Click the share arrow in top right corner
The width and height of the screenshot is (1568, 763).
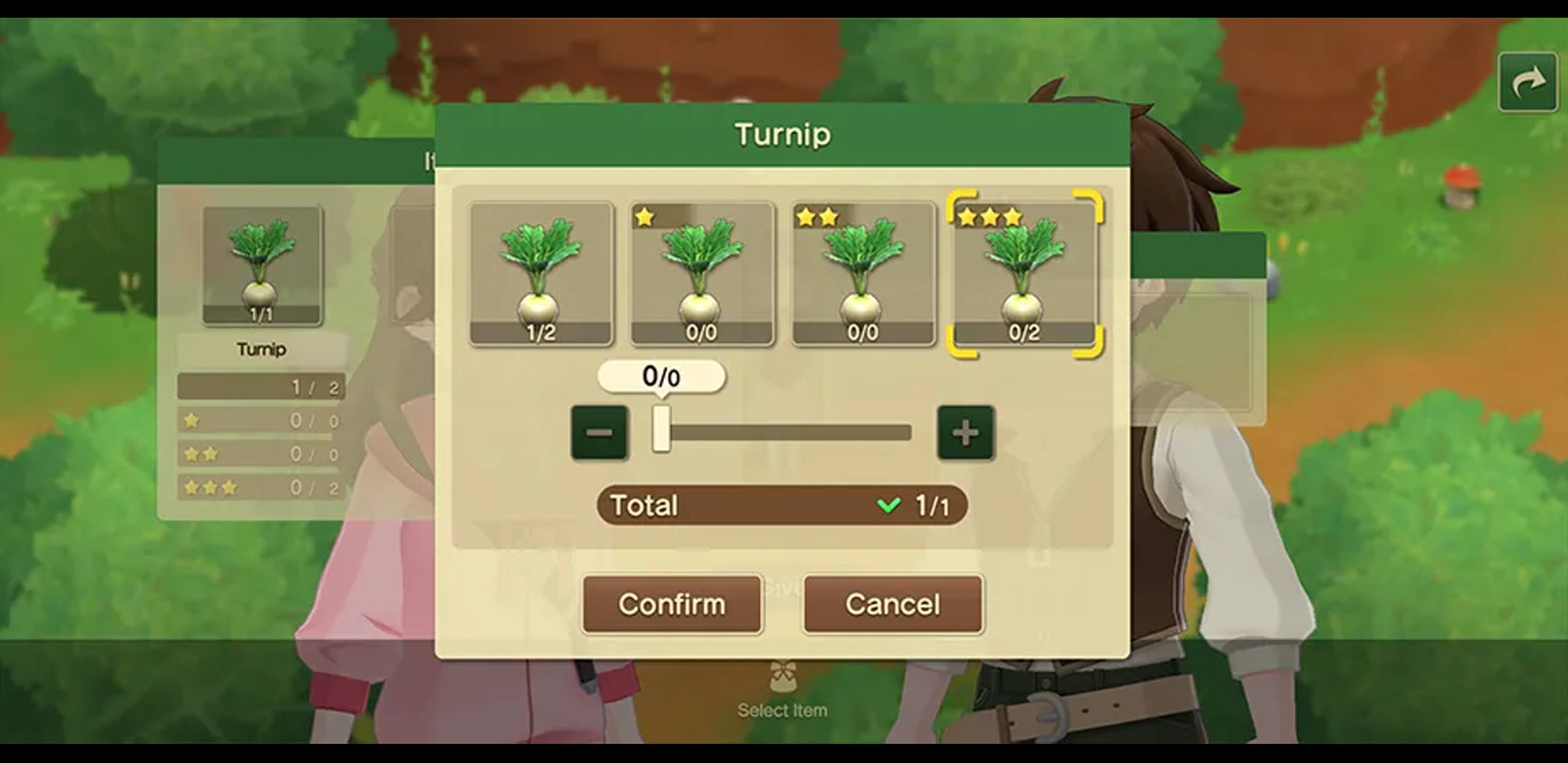pos(1526,80)
